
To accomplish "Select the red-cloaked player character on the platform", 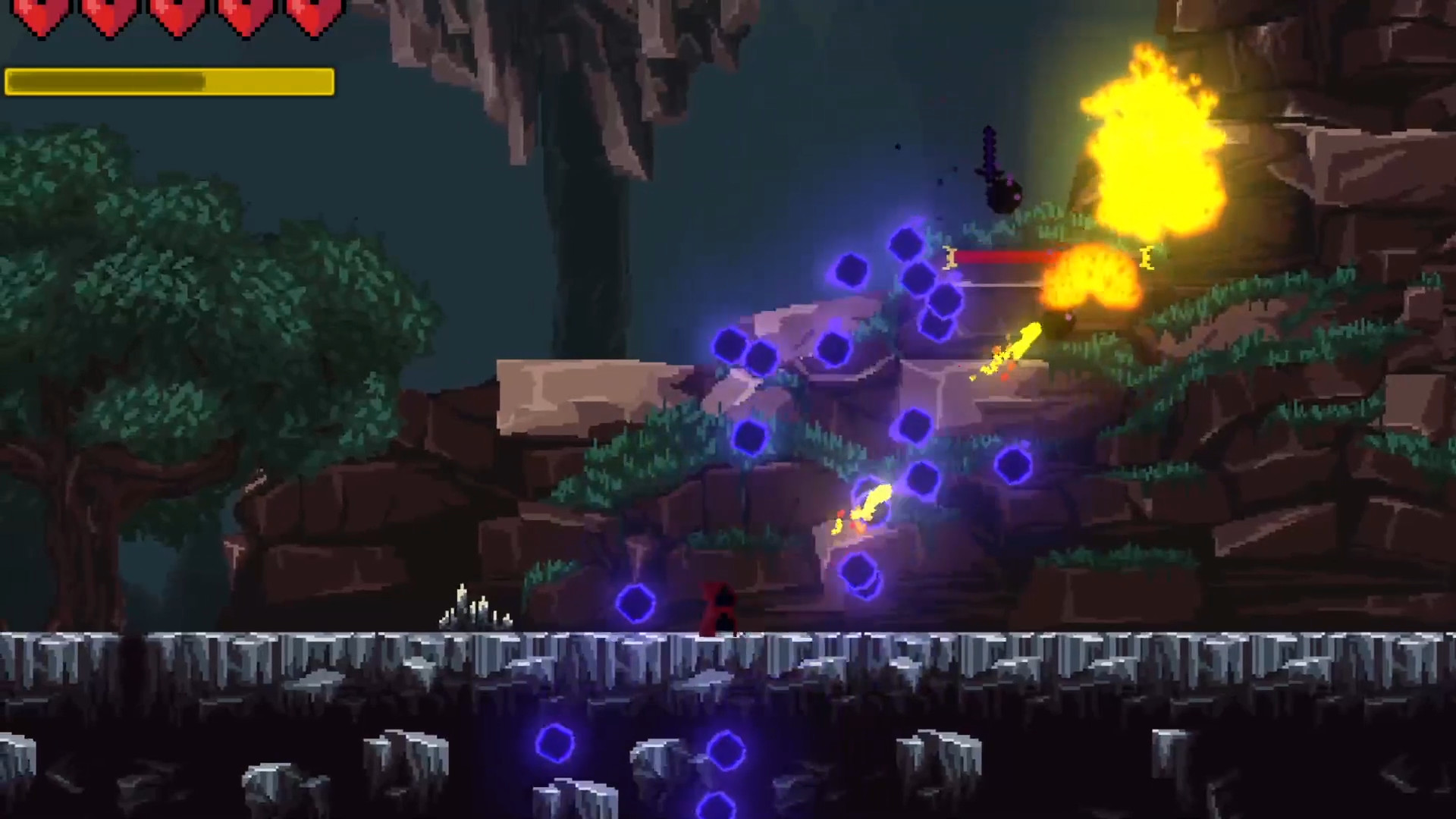I will pos(717,607).
